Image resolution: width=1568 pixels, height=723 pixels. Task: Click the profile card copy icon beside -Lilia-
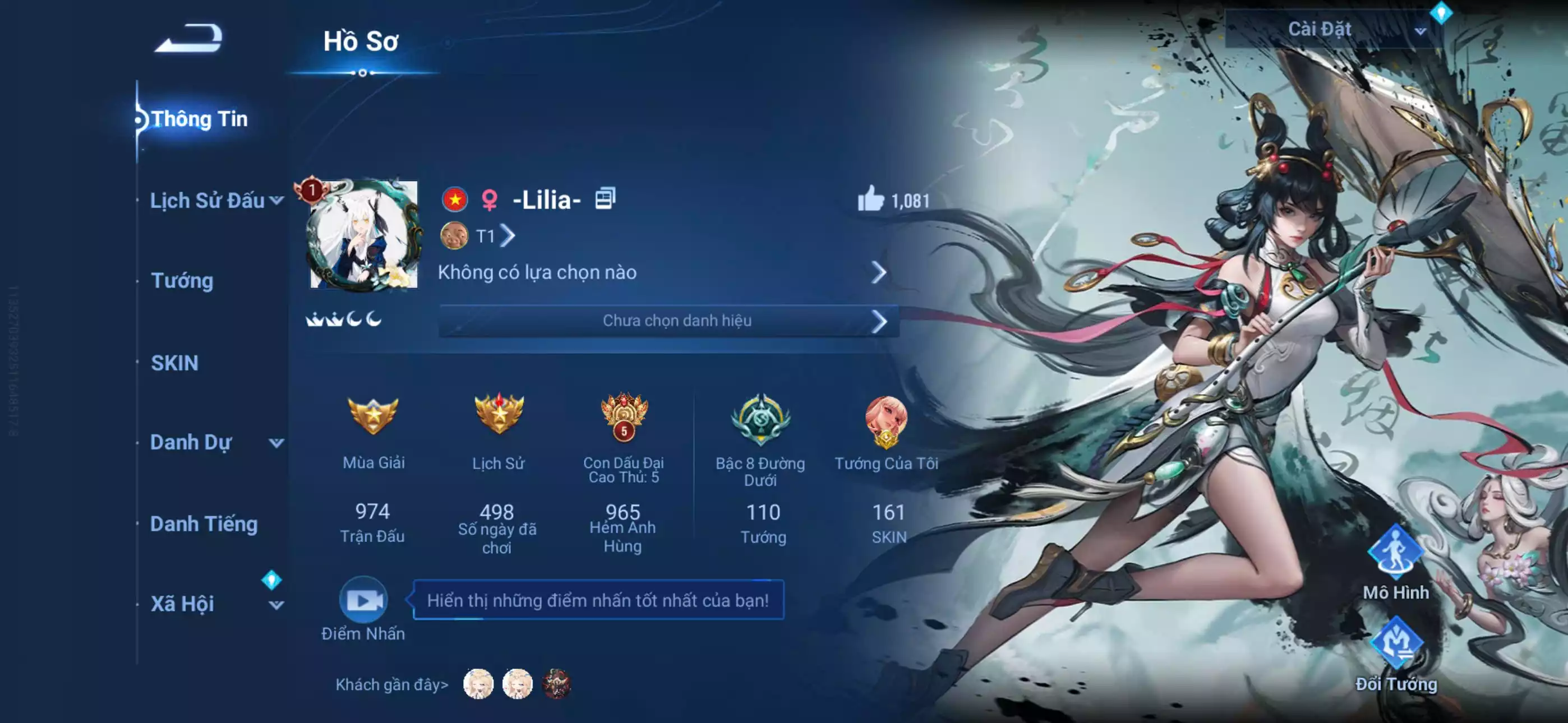(x=607, y=199)
